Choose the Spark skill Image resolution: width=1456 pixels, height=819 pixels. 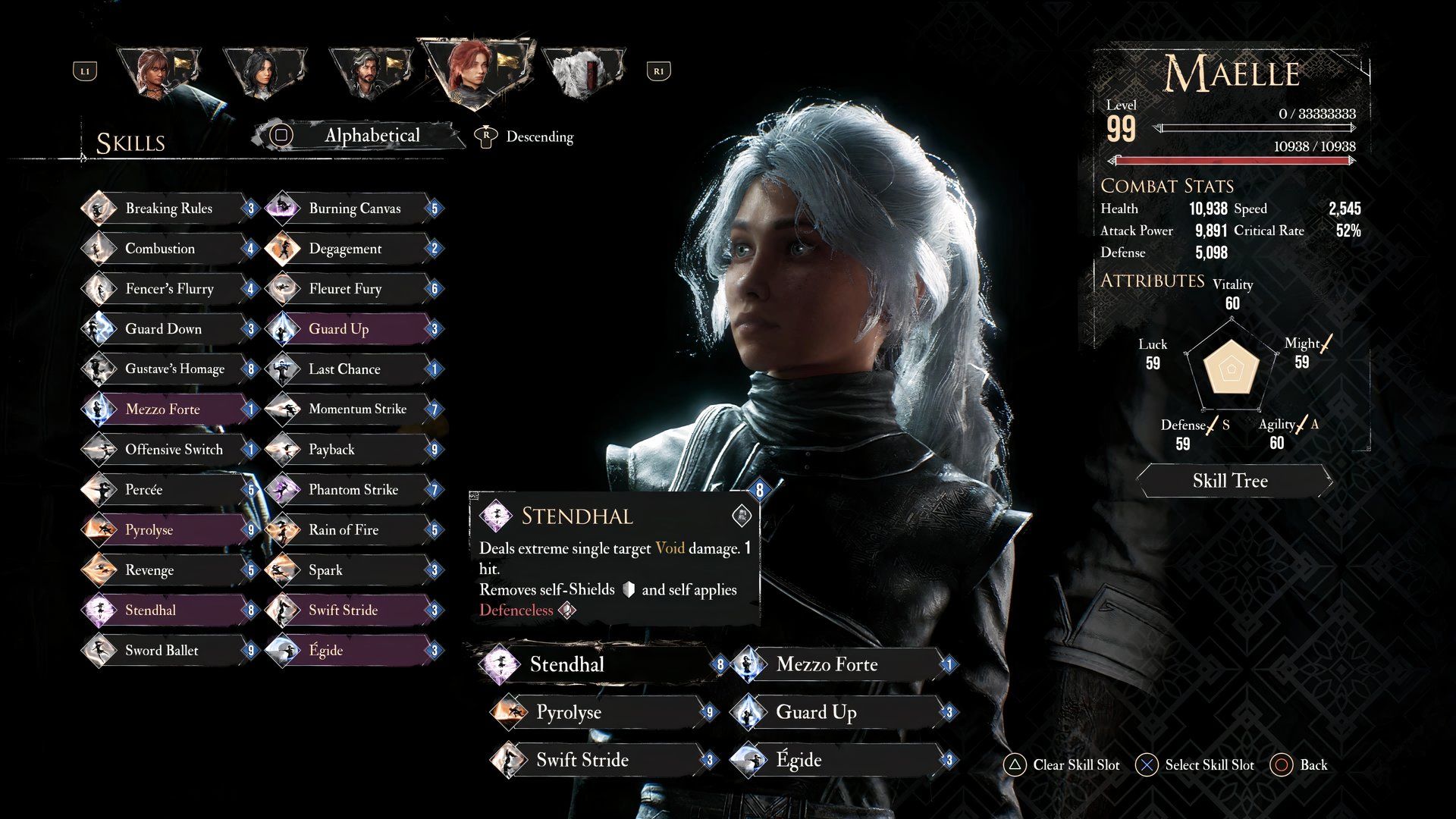coord(325,570)
